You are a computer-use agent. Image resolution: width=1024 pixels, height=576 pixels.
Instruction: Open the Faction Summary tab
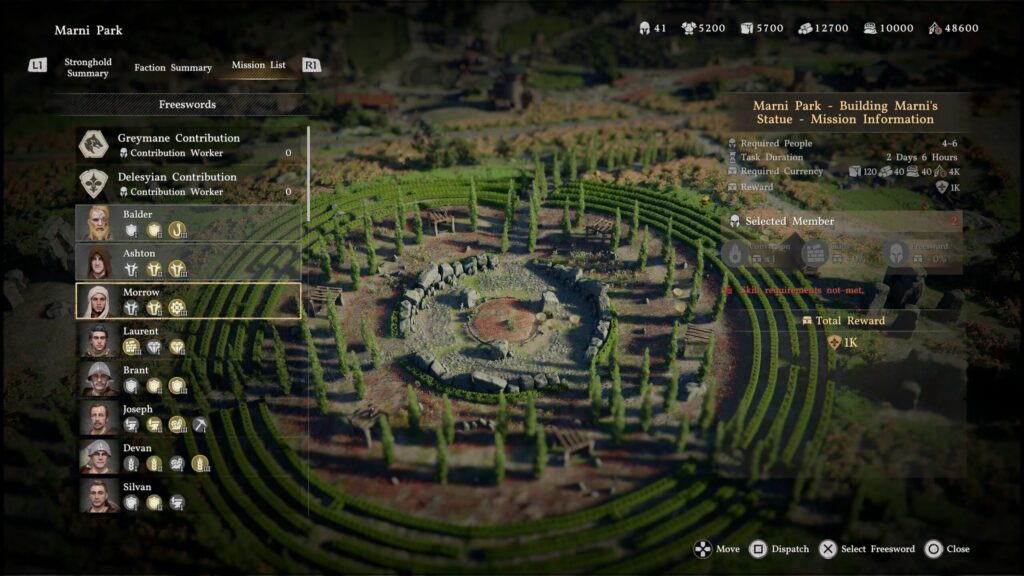coord(173,68)
